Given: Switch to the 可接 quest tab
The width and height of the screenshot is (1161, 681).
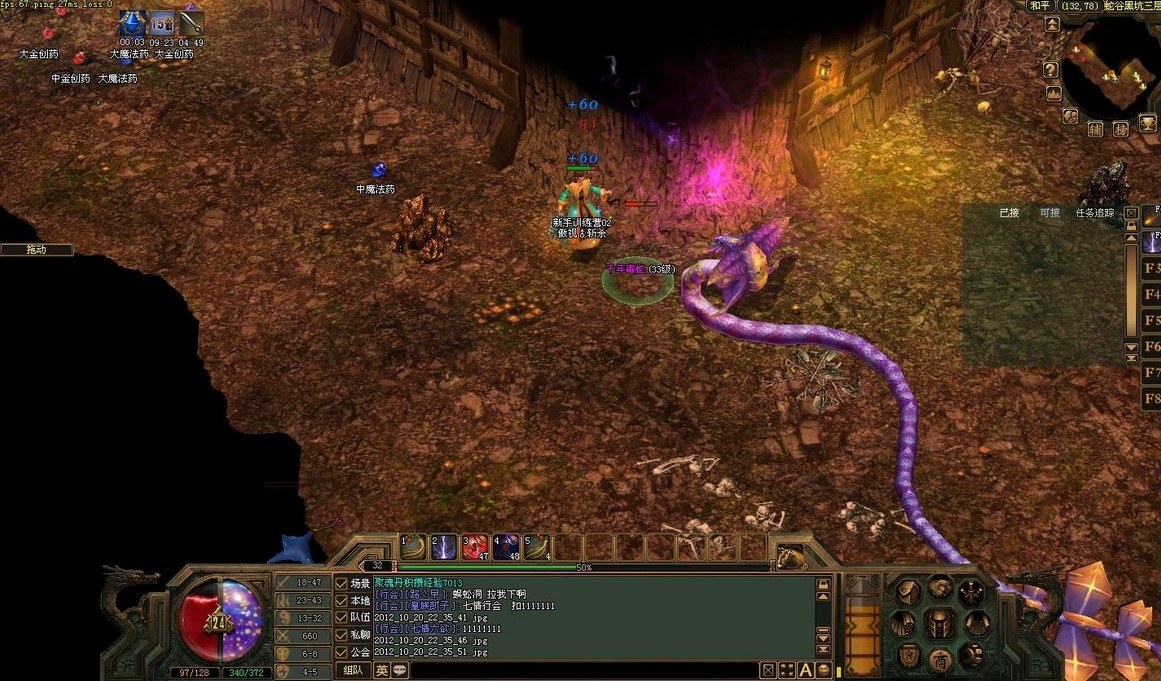Looking at the screenshot, I should click(1049, 213).
